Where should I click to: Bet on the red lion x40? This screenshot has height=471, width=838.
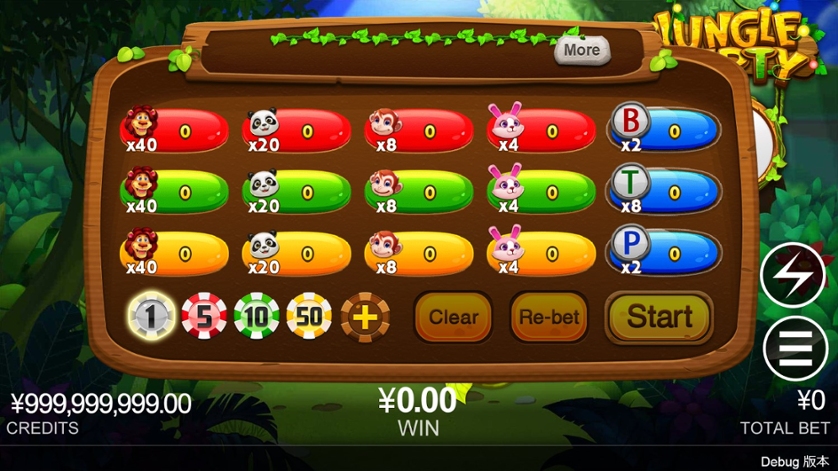175,131
